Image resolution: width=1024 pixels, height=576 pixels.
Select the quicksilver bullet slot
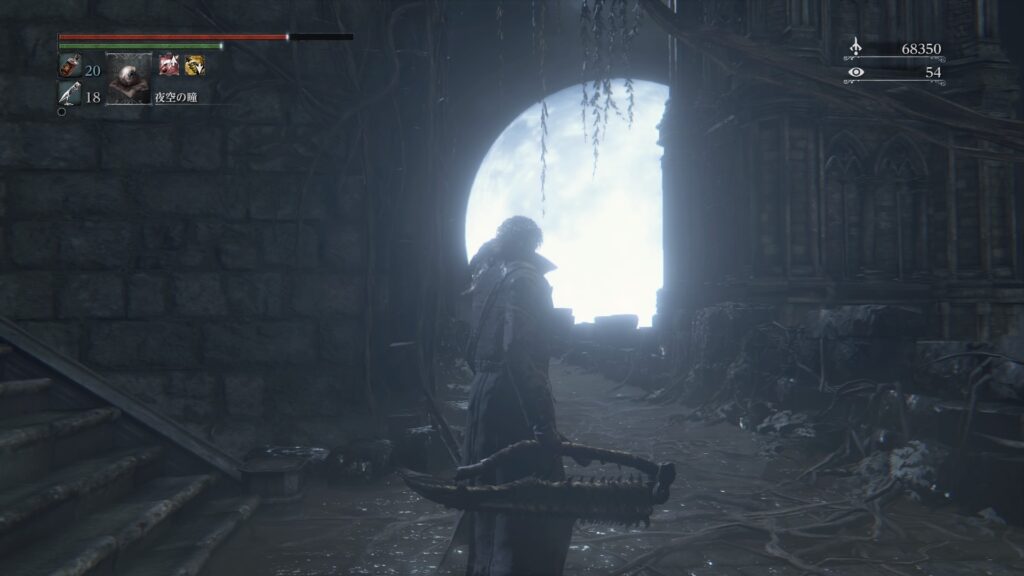70,95
